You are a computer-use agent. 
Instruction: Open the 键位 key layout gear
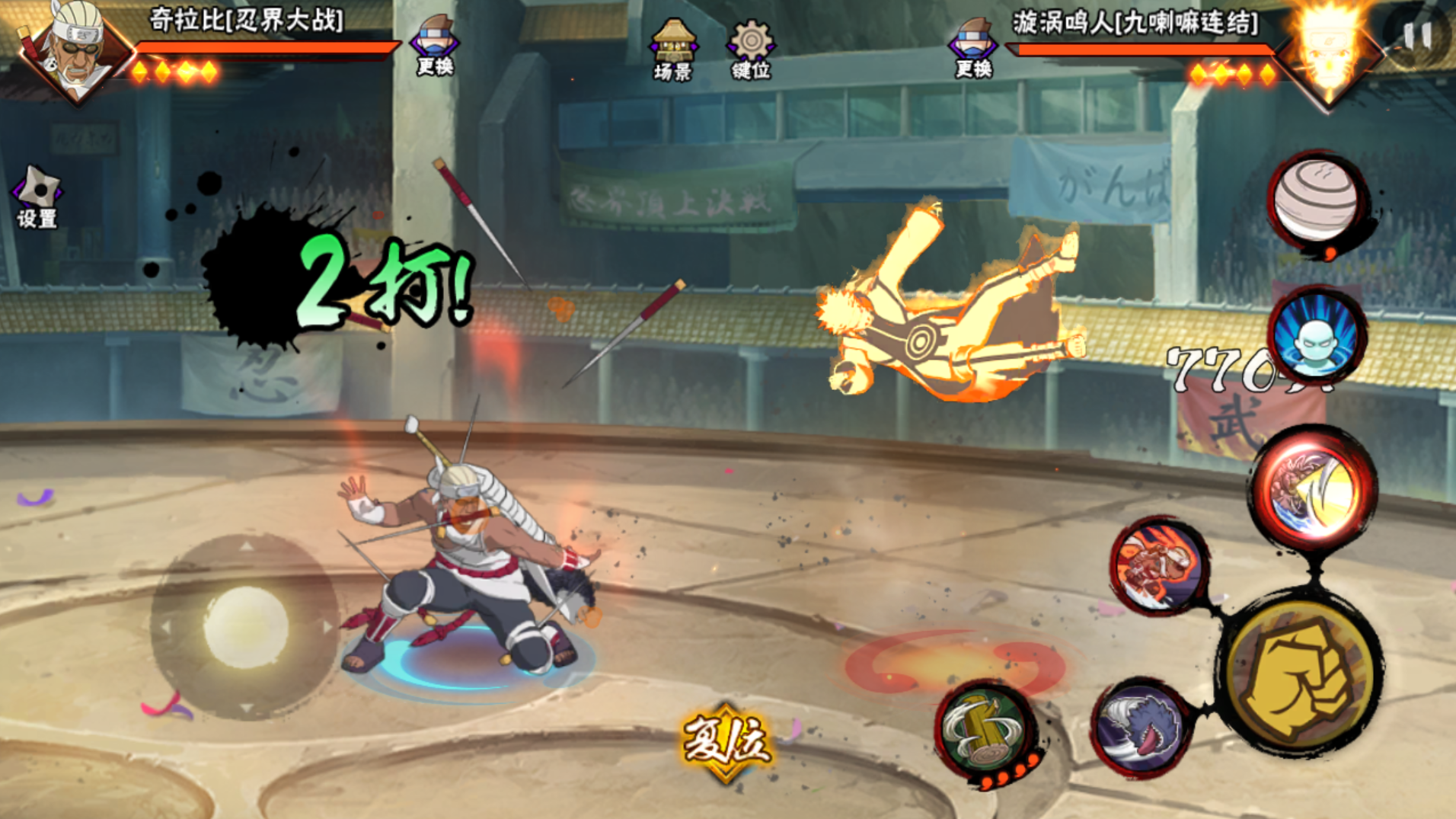pyautogui.click(x=751, y=49)
